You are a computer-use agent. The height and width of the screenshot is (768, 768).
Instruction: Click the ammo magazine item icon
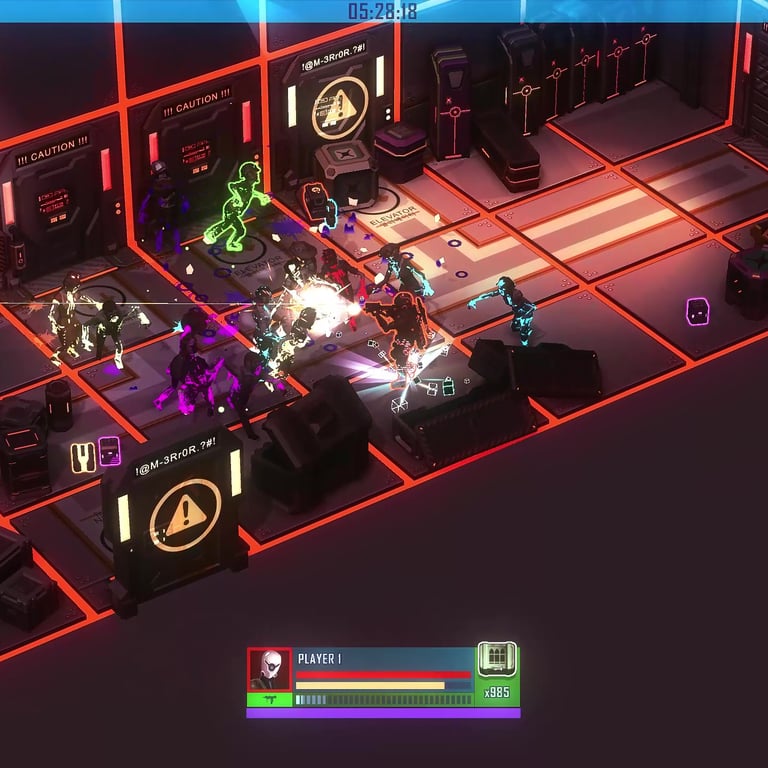(497, 660)
